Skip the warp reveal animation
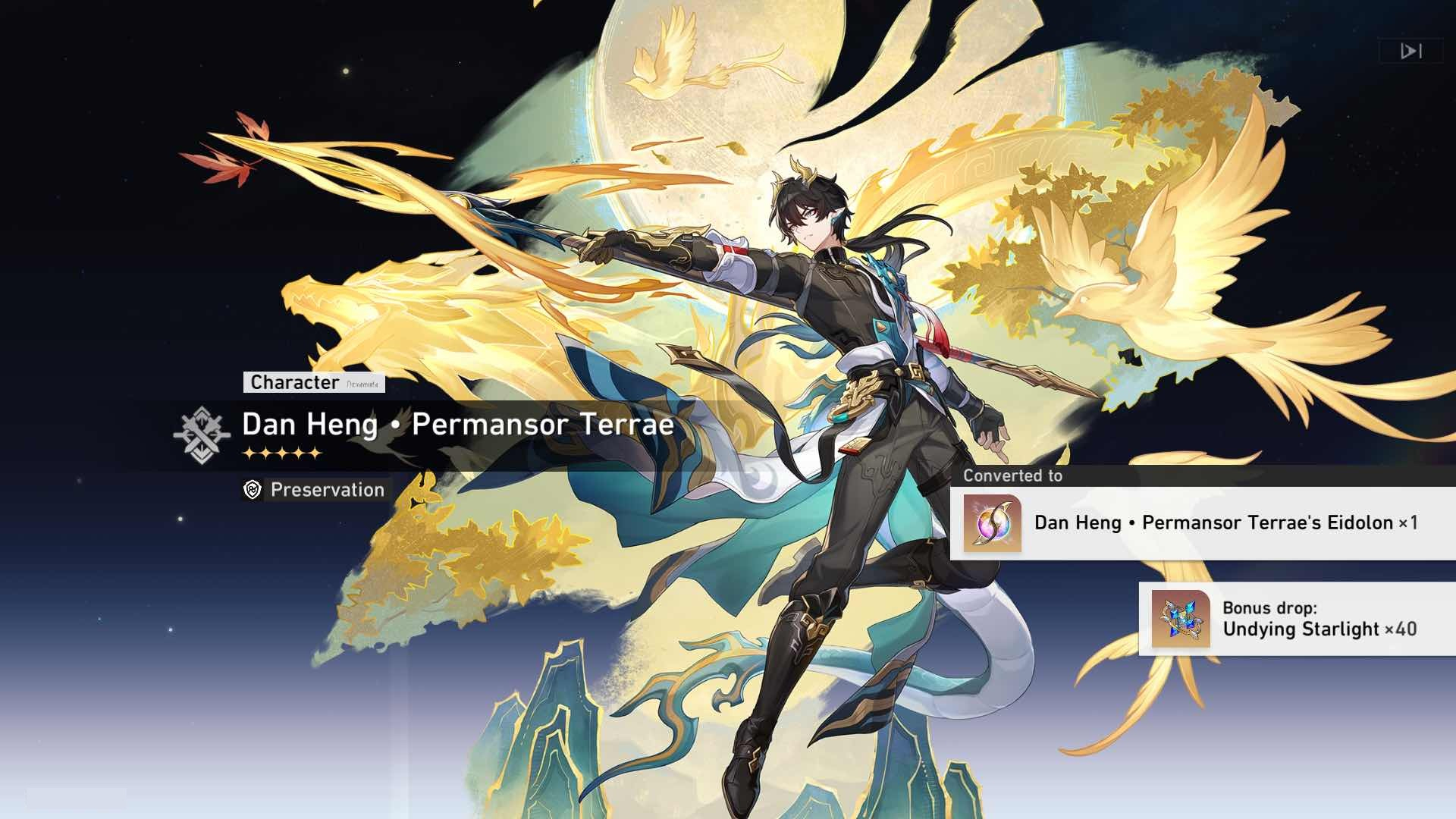The width and height of the screenshot is (1456, 819). click(1410, 51)
